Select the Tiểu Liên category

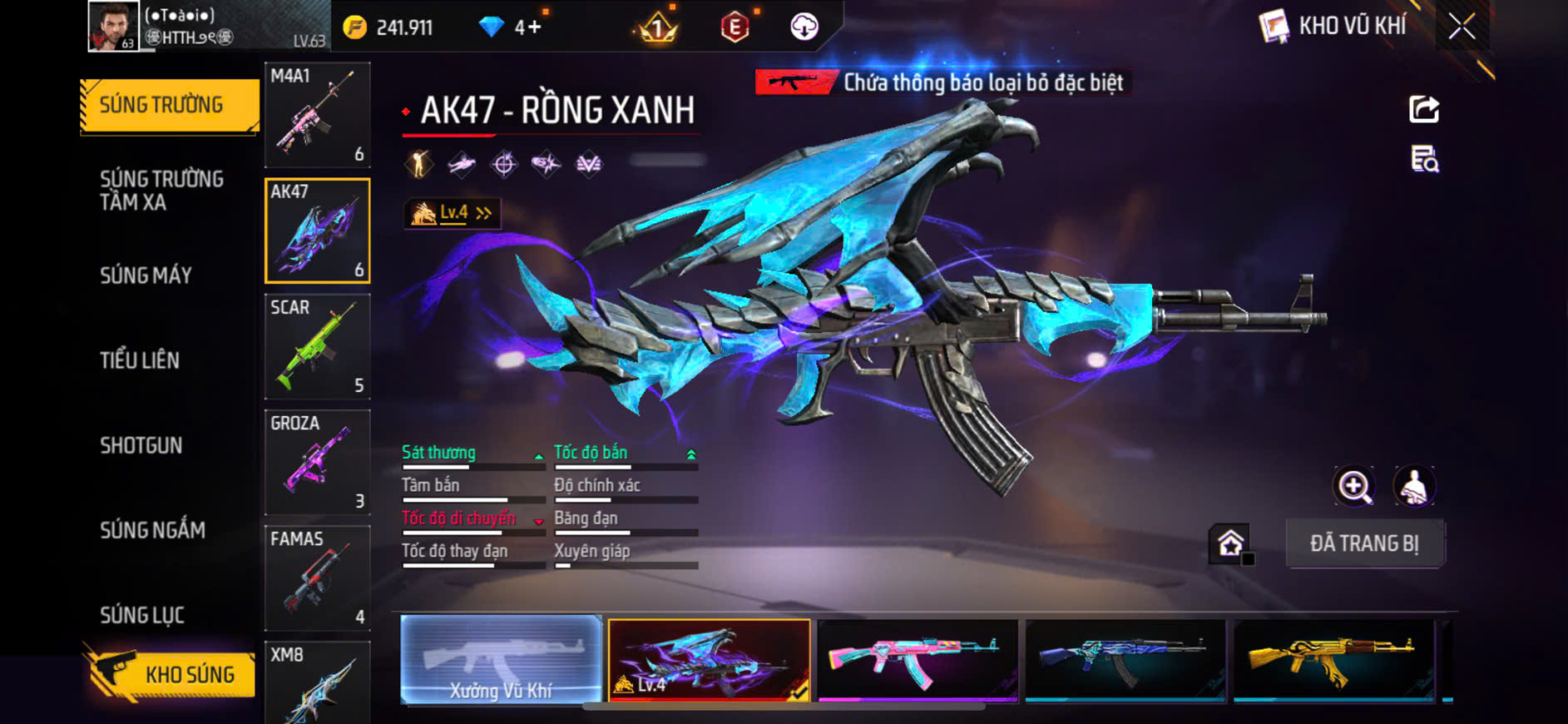click(x=140, y=360)
